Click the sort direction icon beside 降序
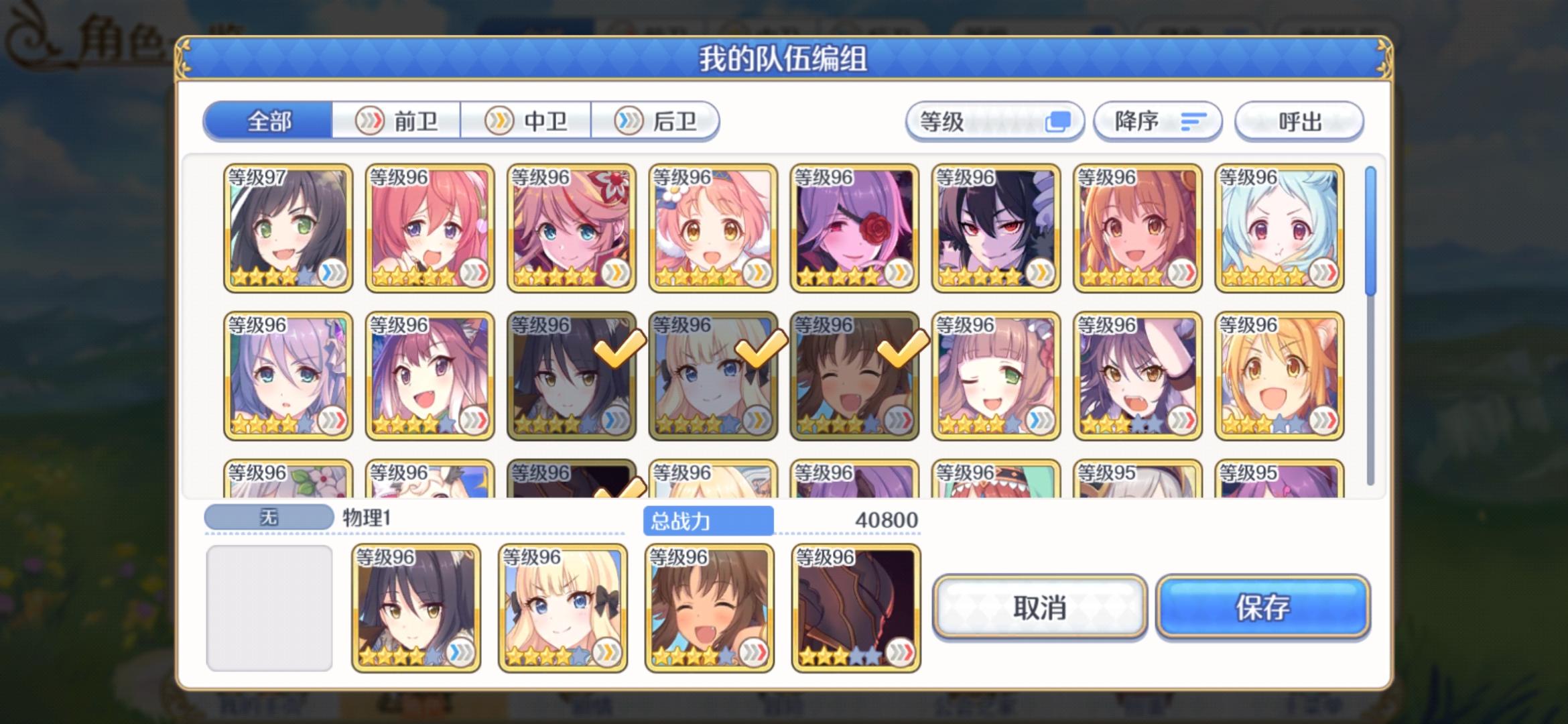This screenshot has height=724, width=1568. tap(1193, 121)
